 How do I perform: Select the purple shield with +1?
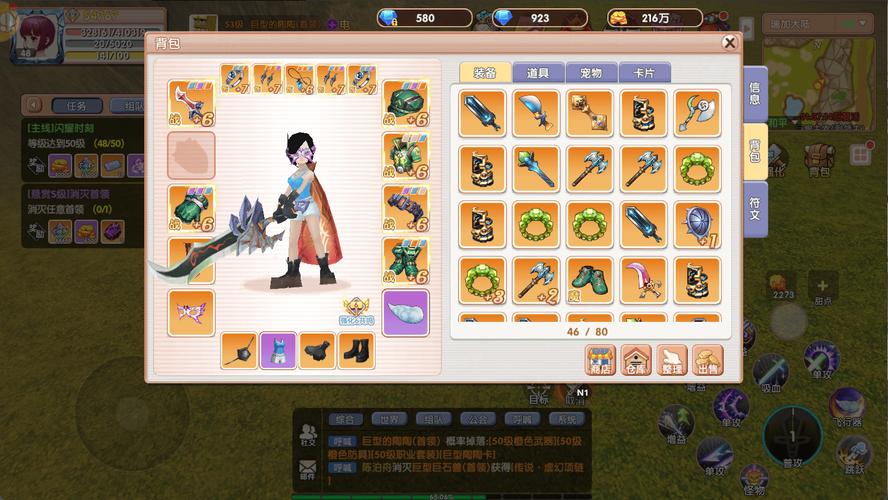click(697, 224)
